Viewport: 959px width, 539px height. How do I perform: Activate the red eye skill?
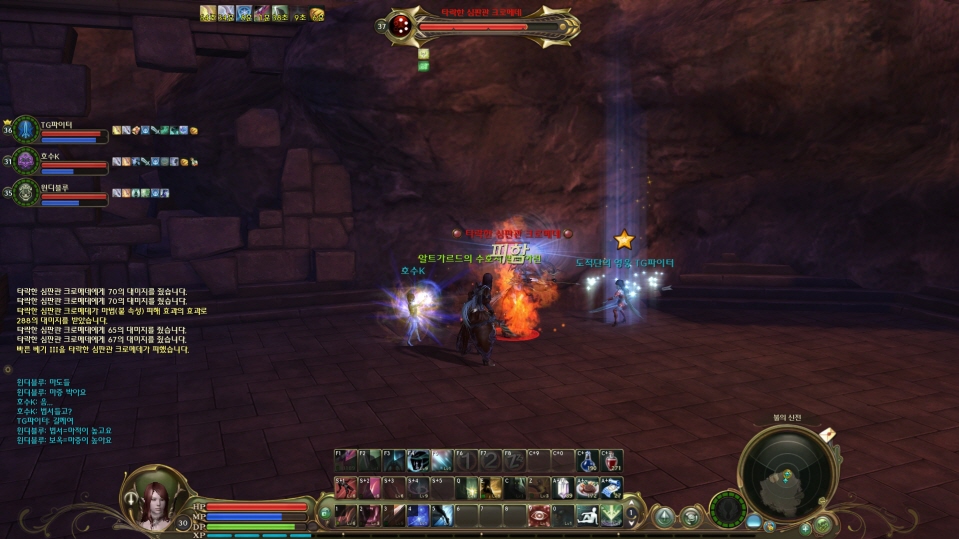539,515
